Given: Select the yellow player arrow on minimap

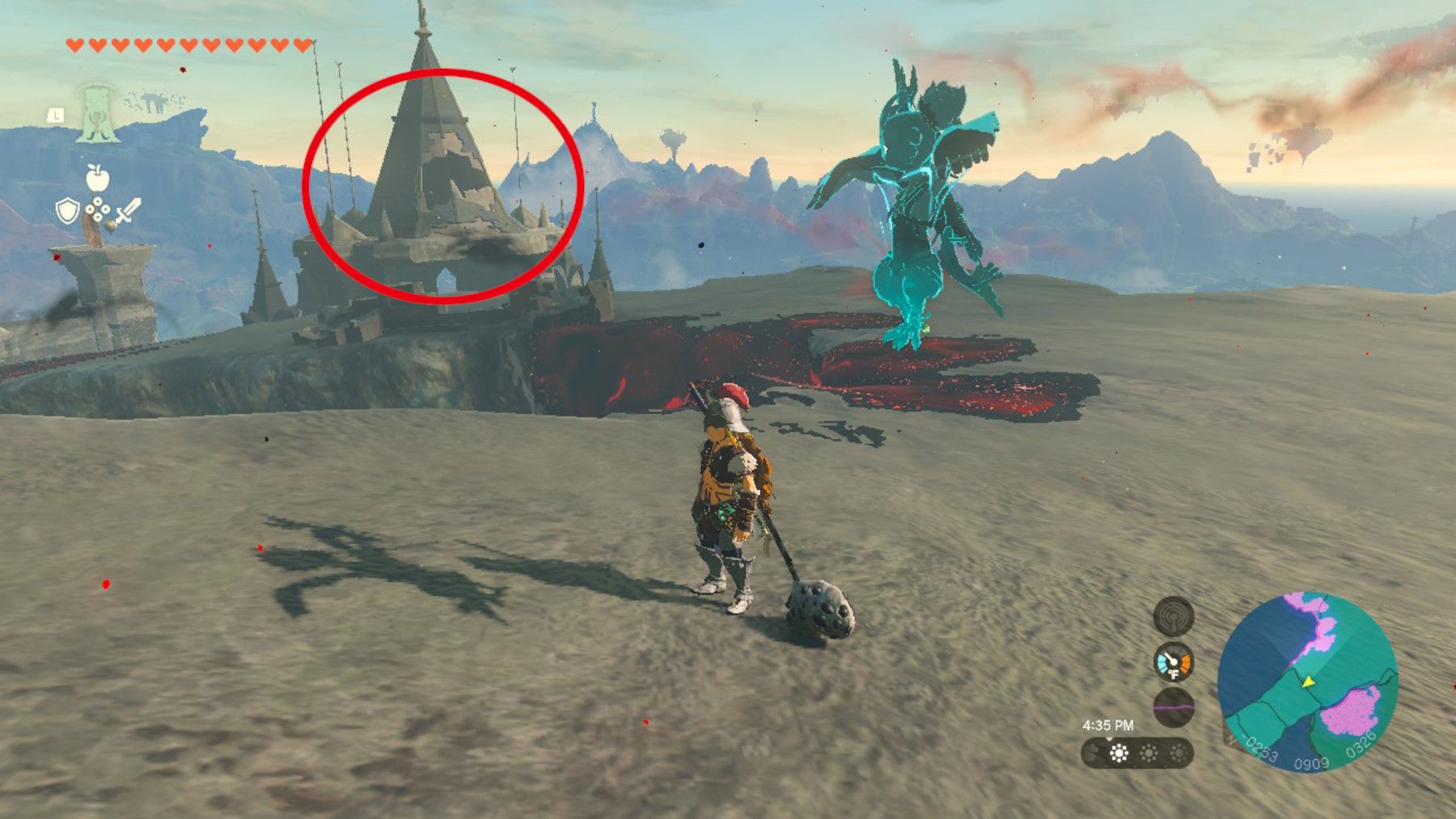Looking at the screenshot, I should (x=1308, y=682).
